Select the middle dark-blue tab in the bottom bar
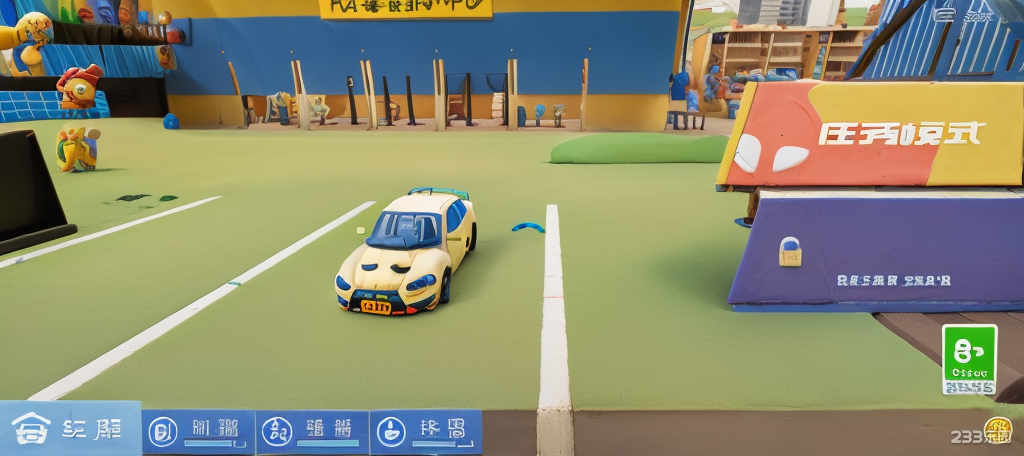Screen dimensions: 1024x456 (x=311, y=431)
